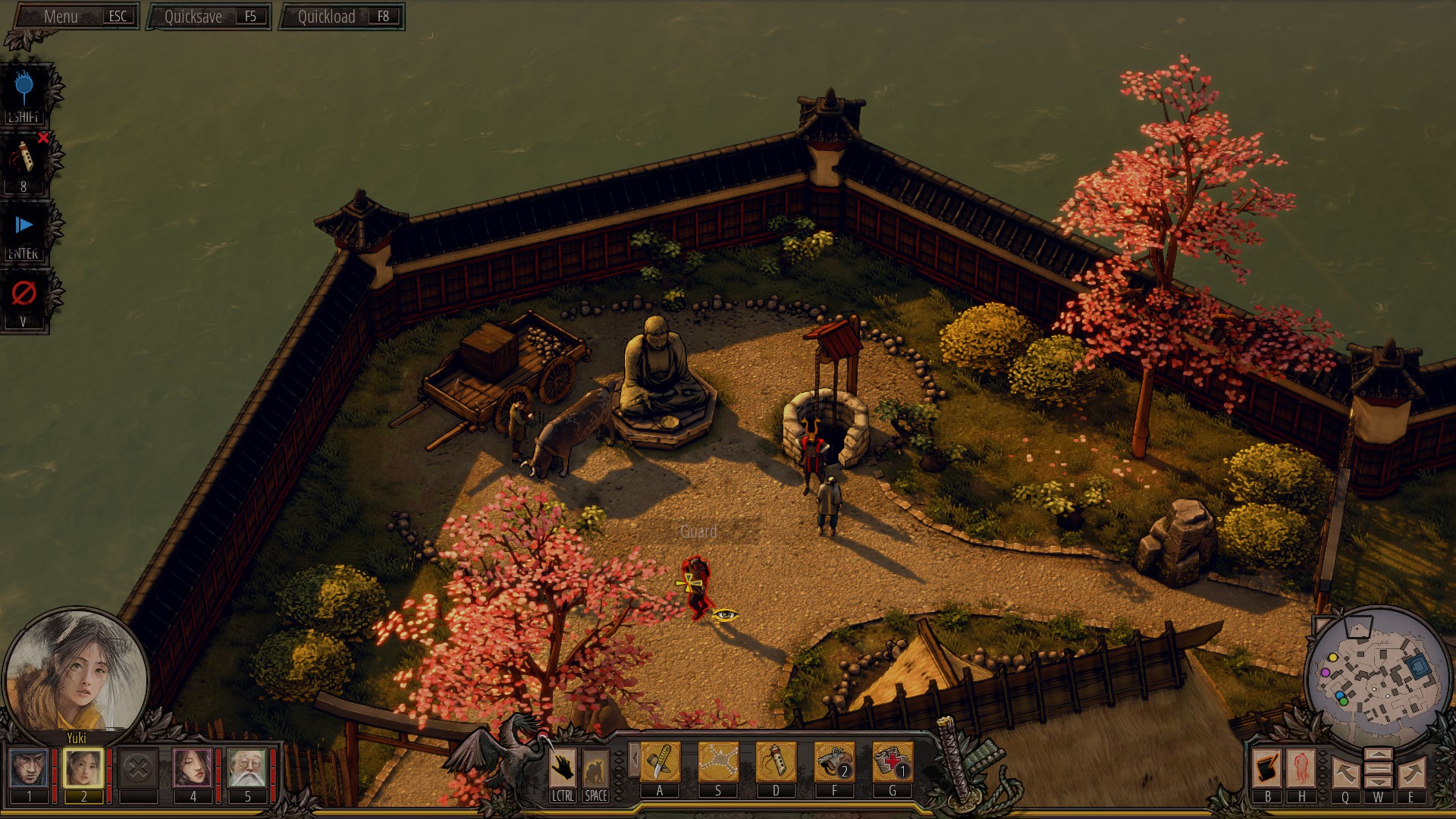Toggle the crouch figure icon

[595, 767]
